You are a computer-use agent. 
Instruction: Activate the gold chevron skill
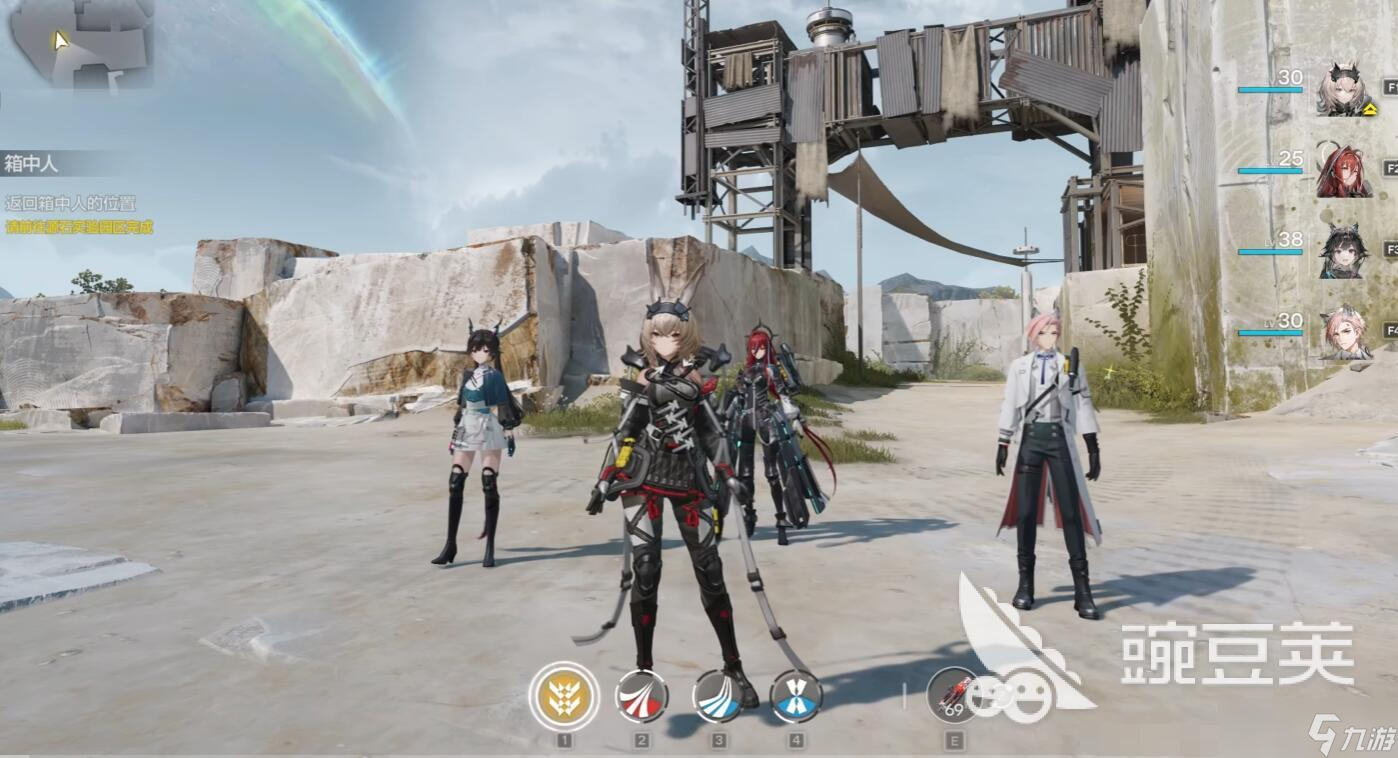tap(564, 696)
